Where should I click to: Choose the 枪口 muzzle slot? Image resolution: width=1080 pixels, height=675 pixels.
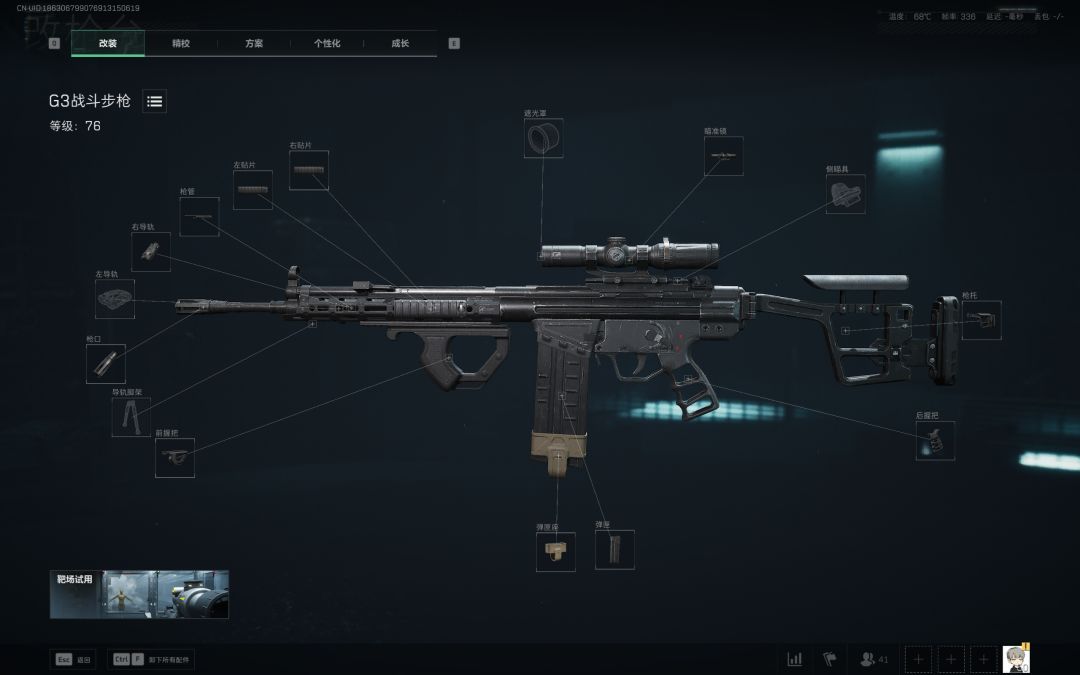(x=105, y=364)
